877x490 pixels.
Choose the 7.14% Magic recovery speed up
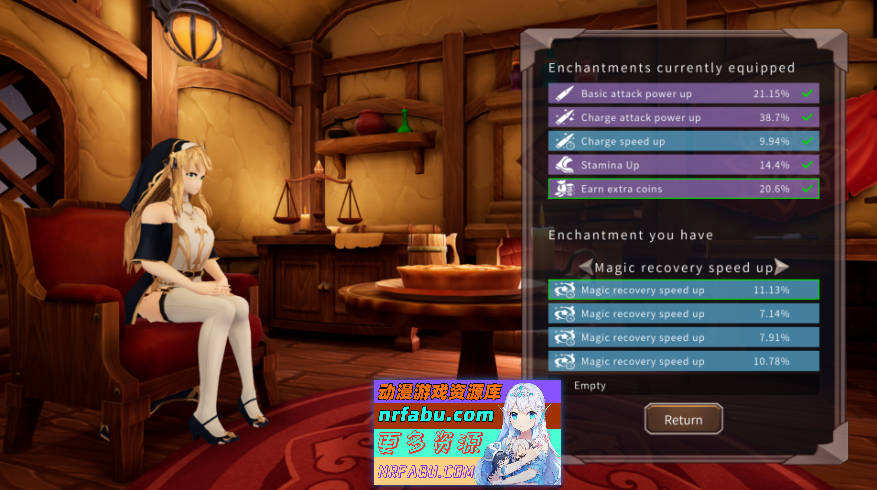tap(683, 314)
